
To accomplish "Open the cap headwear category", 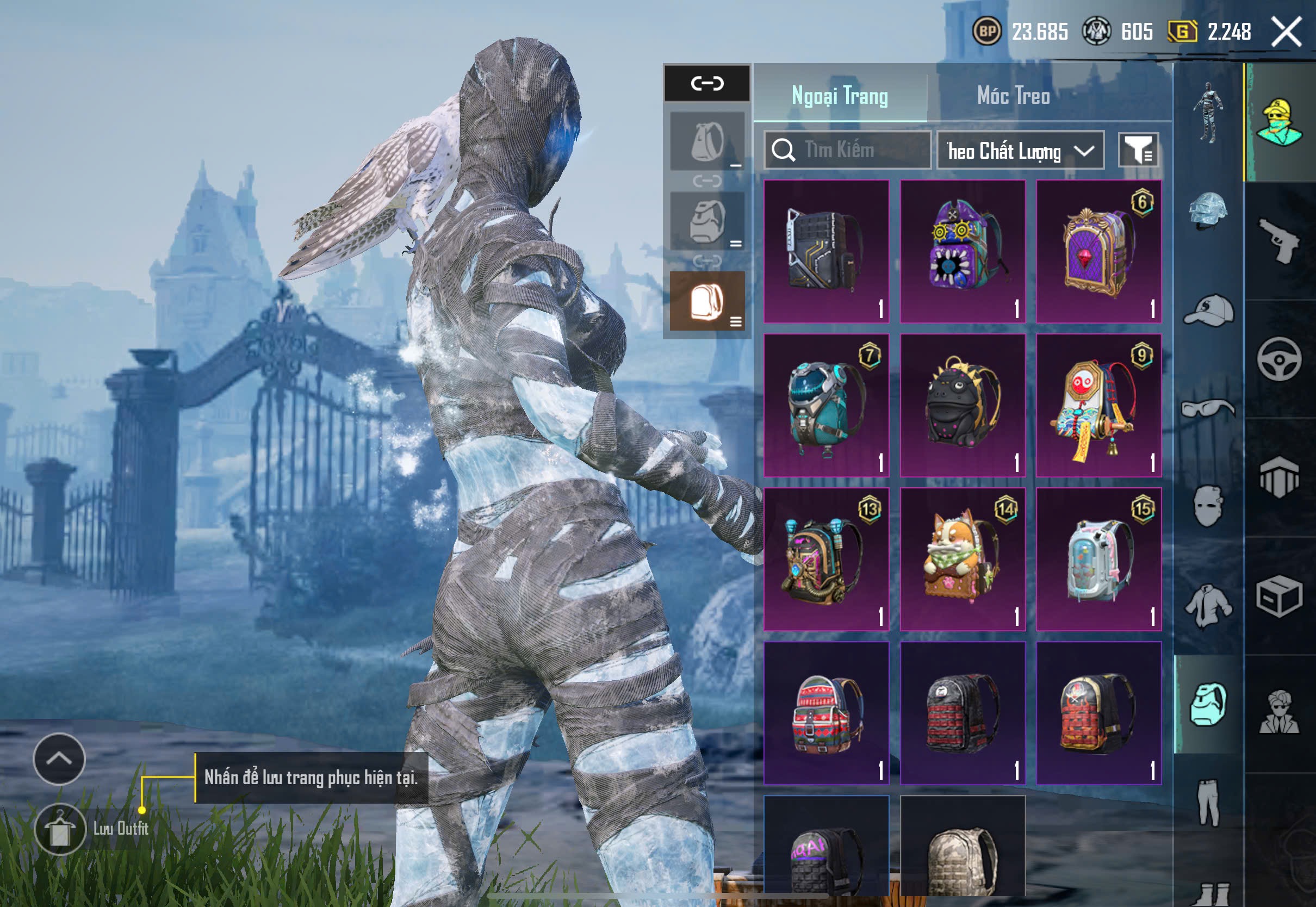I will coord(1209,311).
